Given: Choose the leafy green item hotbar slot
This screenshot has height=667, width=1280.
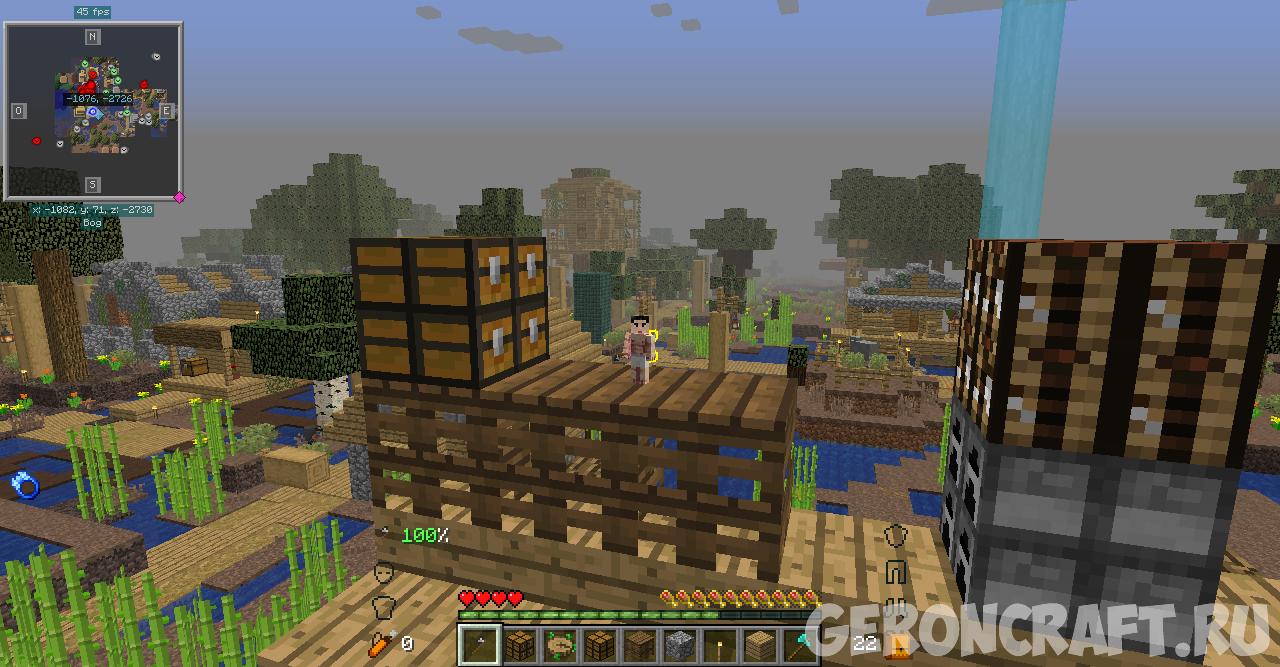Looking at the screenshot, I should pos(560,643).
